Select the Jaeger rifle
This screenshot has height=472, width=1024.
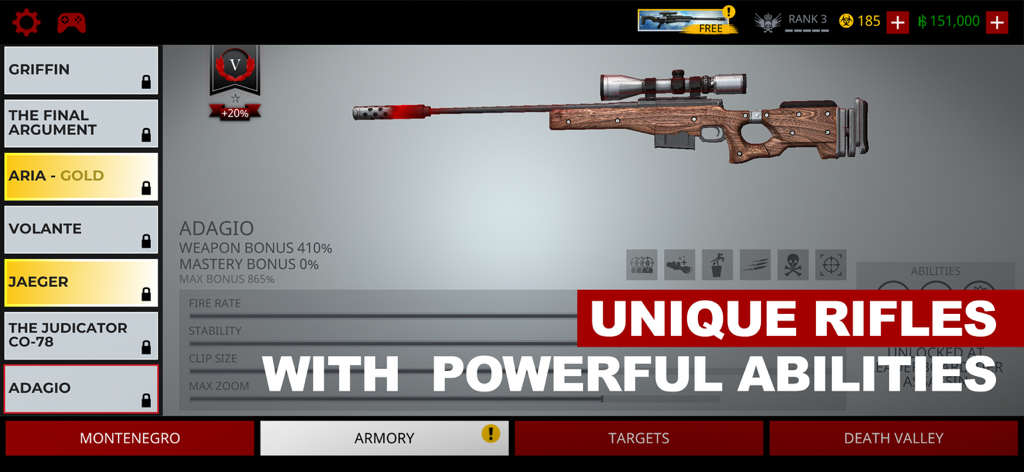coord(81,282)
